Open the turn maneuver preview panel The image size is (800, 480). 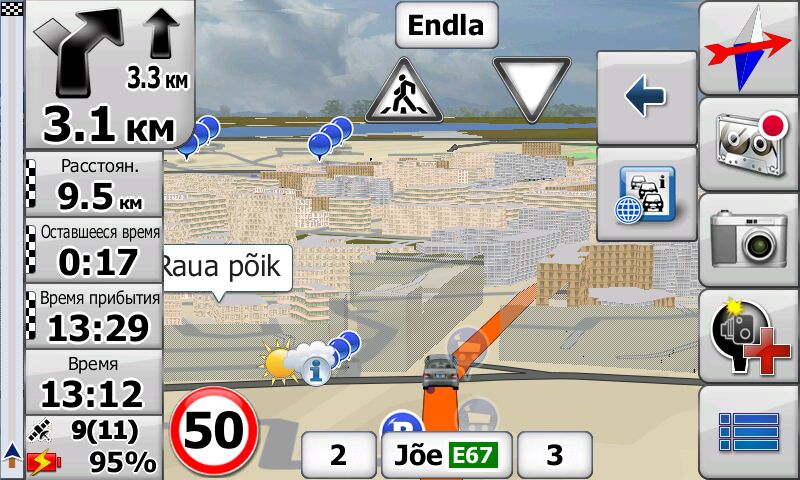point(108,75)
